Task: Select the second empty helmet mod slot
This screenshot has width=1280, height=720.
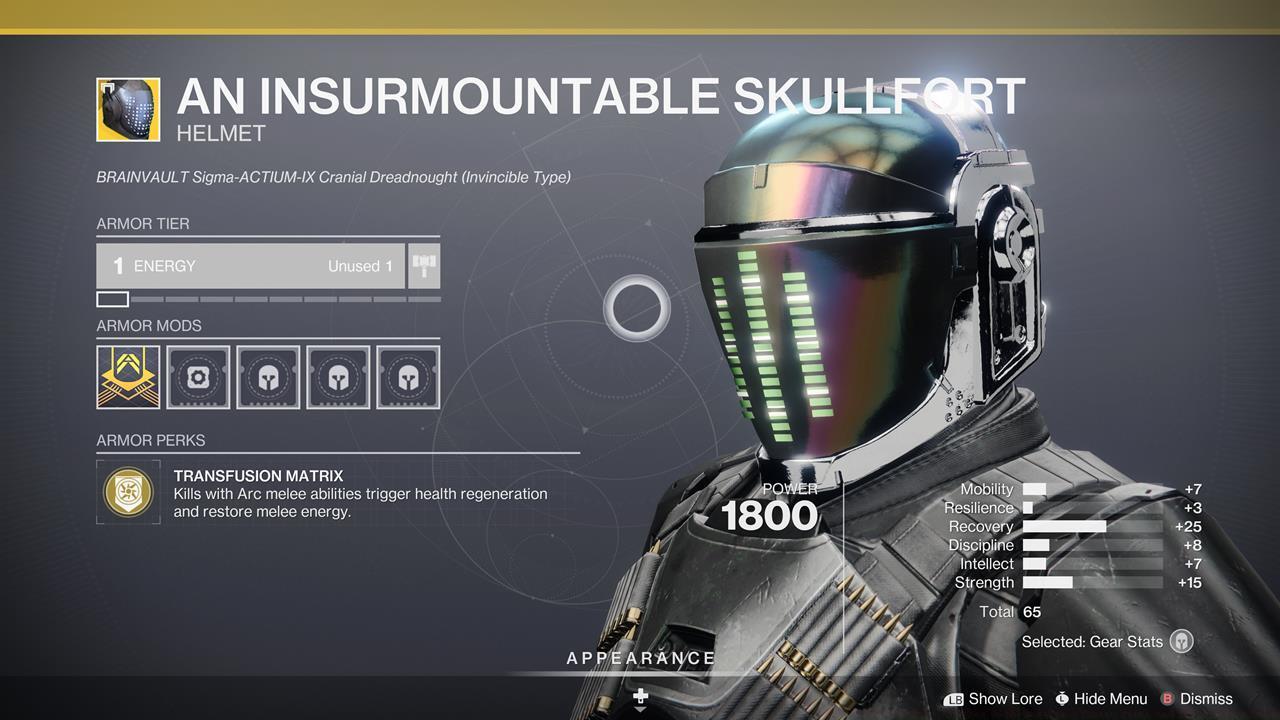Action: (337, 377)
